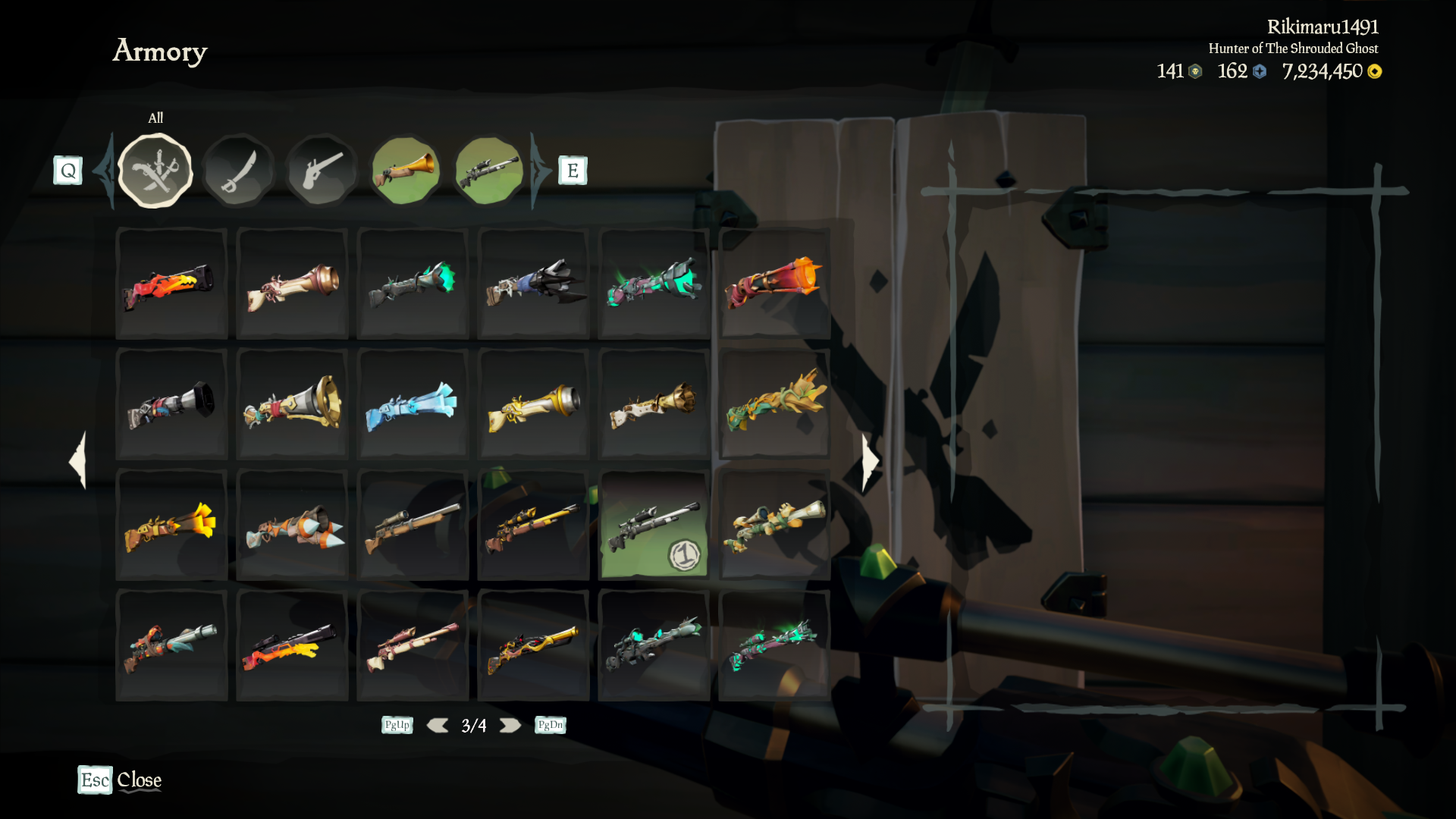The image size is (1456, 819).
Task: Expand the next weapon category with right arrow
Action: (536, 170)
